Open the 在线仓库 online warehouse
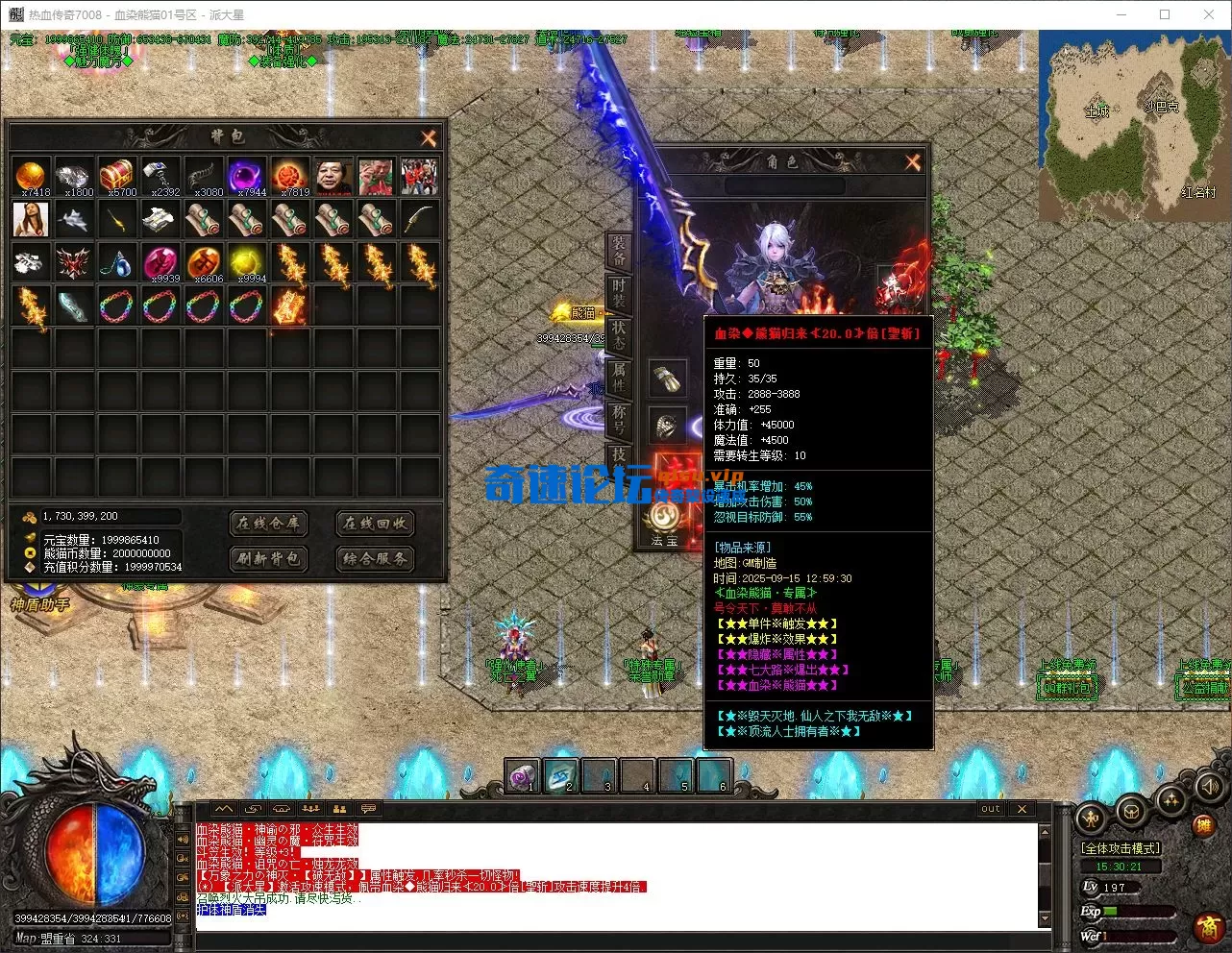1232x953 pixels. coord(268,524)
